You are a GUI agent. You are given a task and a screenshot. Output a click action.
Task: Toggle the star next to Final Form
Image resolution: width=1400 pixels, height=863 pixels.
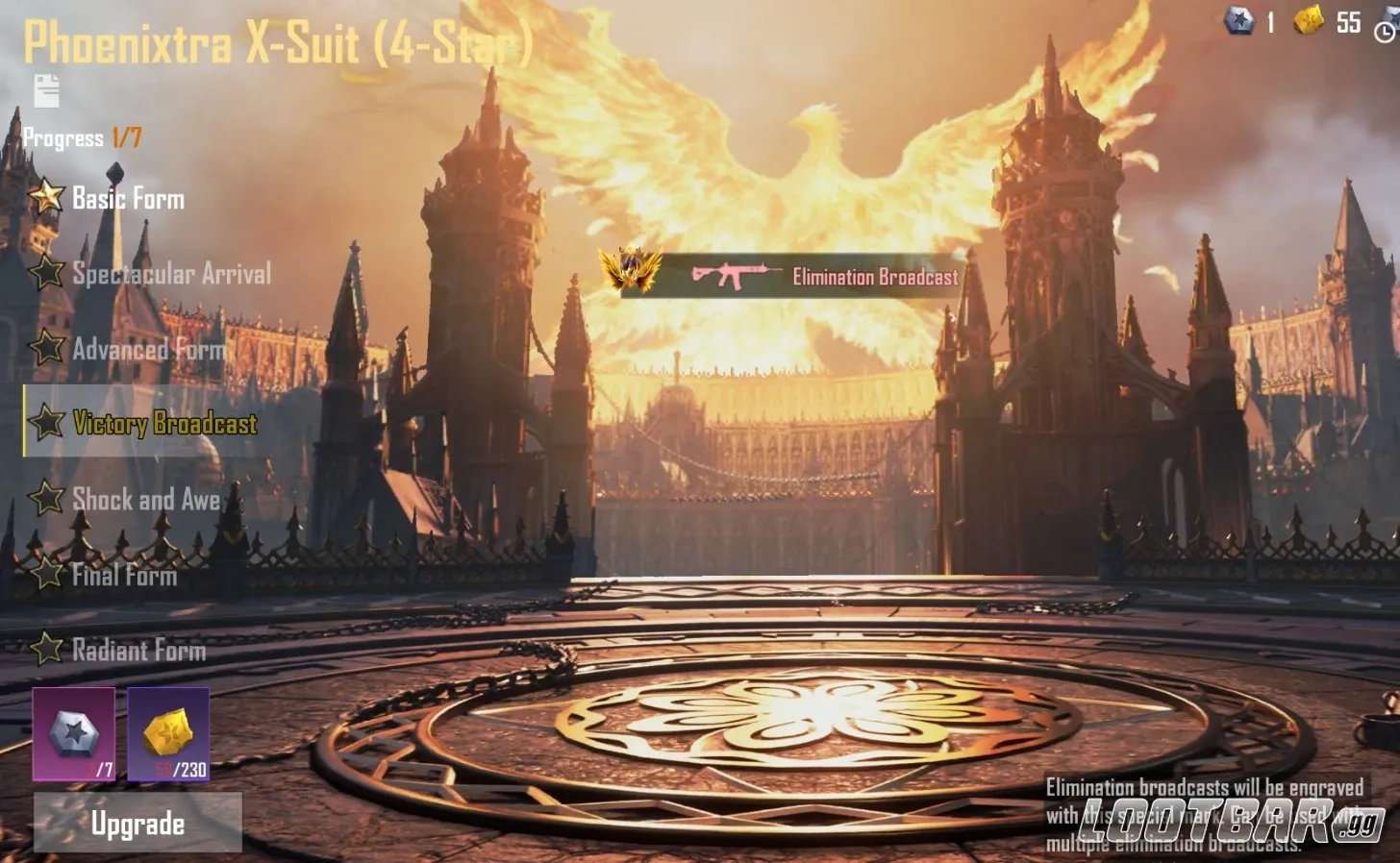[x=46, y=575]
